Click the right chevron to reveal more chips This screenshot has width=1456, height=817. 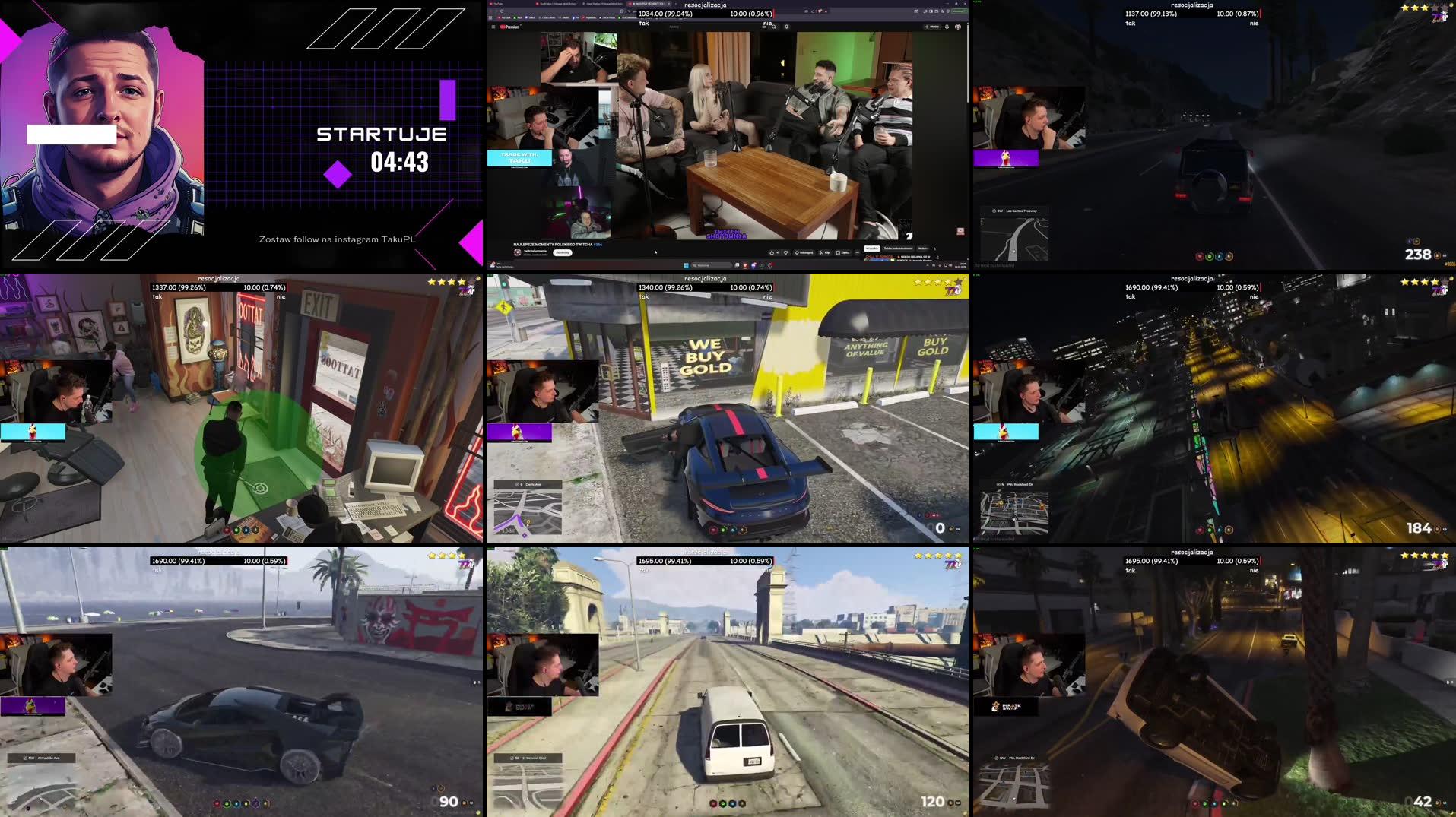(935, 249)
